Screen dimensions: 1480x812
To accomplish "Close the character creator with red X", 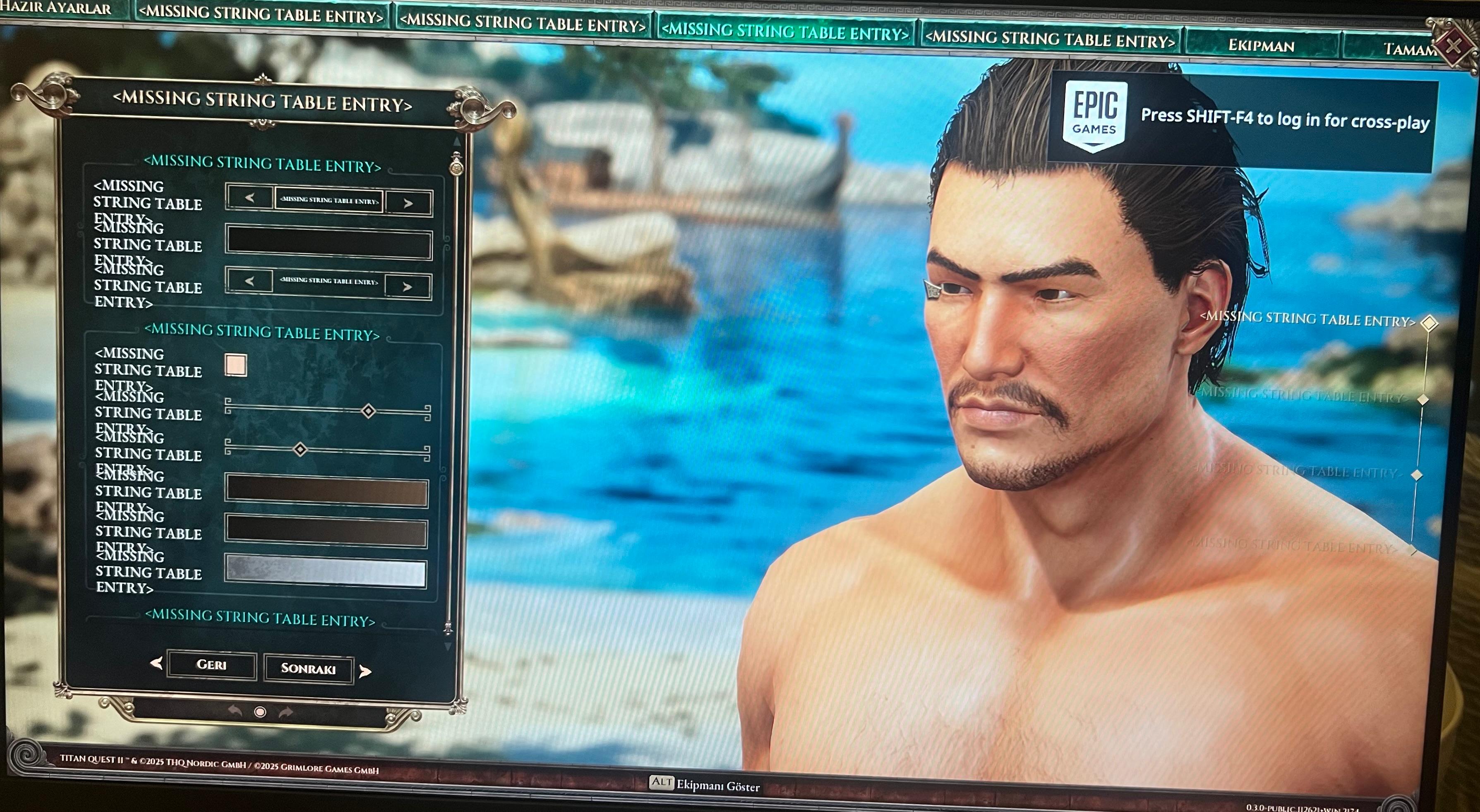I will pos(1454,46).
